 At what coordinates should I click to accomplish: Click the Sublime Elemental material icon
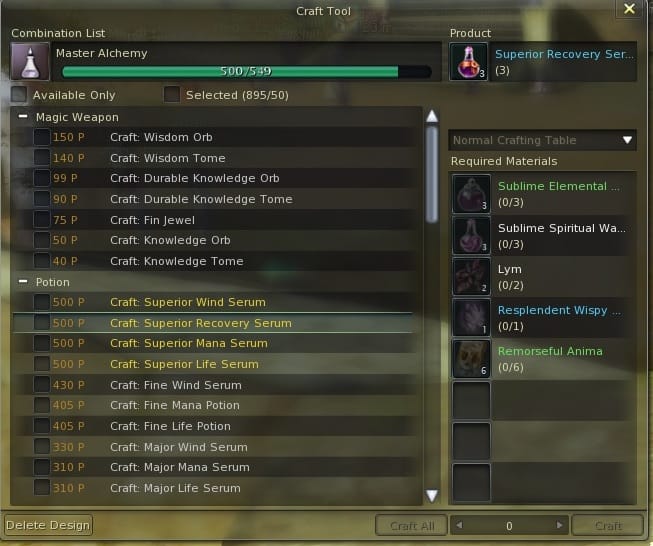[472, 194]
